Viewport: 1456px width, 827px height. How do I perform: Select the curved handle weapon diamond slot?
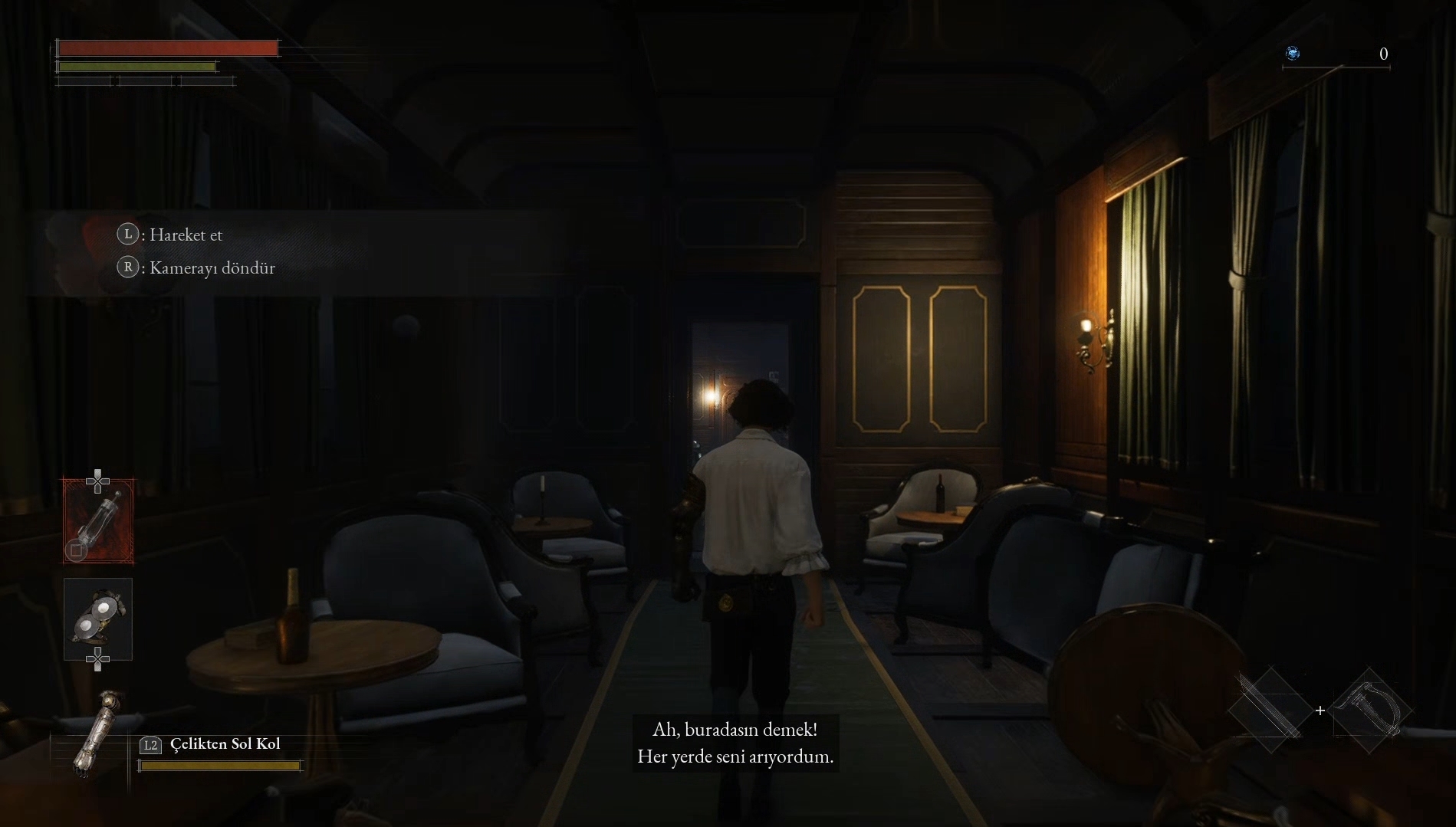(x=1370, y=710)
